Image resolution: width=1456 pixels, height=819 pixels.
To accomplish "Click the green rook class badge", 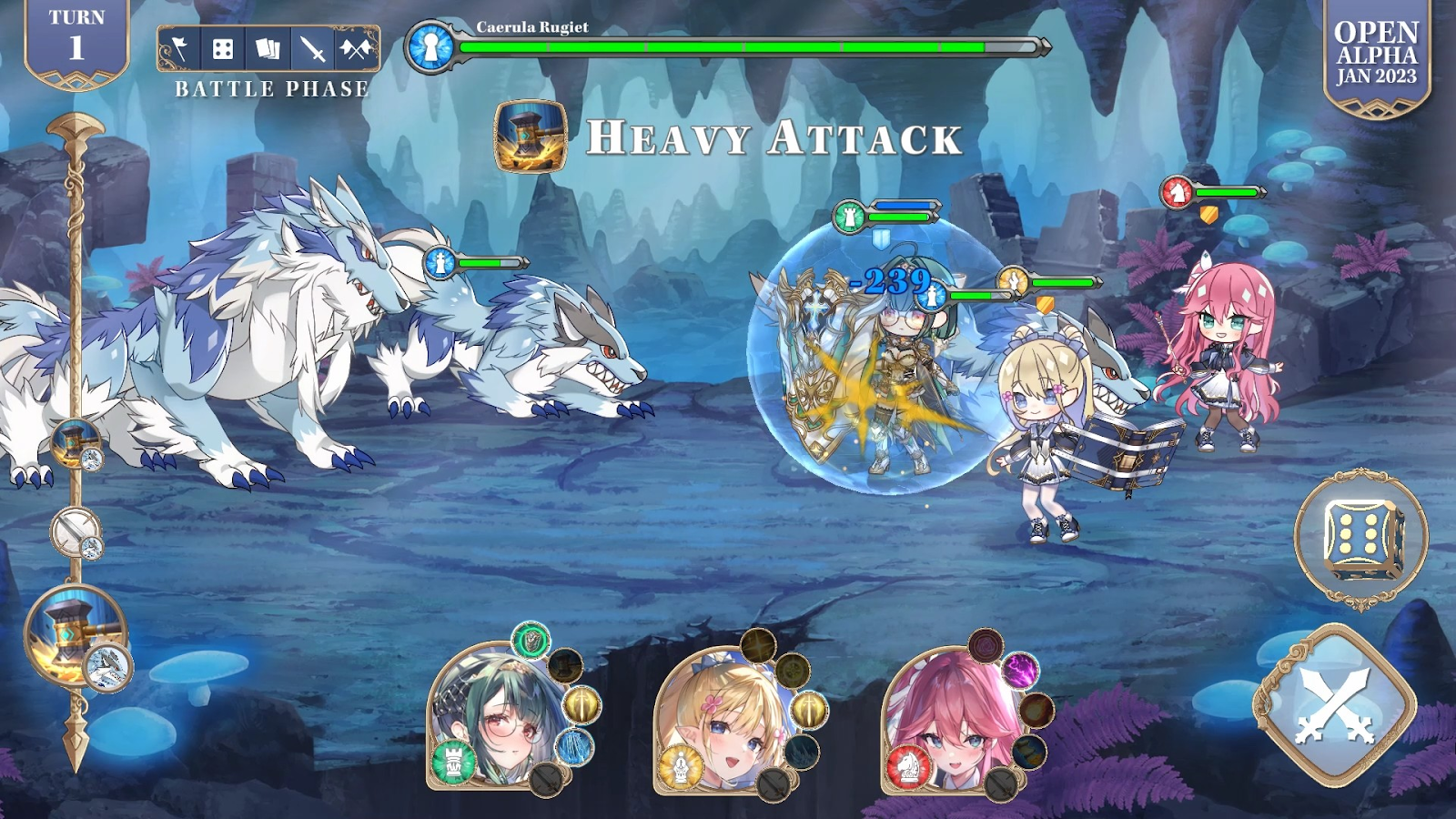I will 452,760.
